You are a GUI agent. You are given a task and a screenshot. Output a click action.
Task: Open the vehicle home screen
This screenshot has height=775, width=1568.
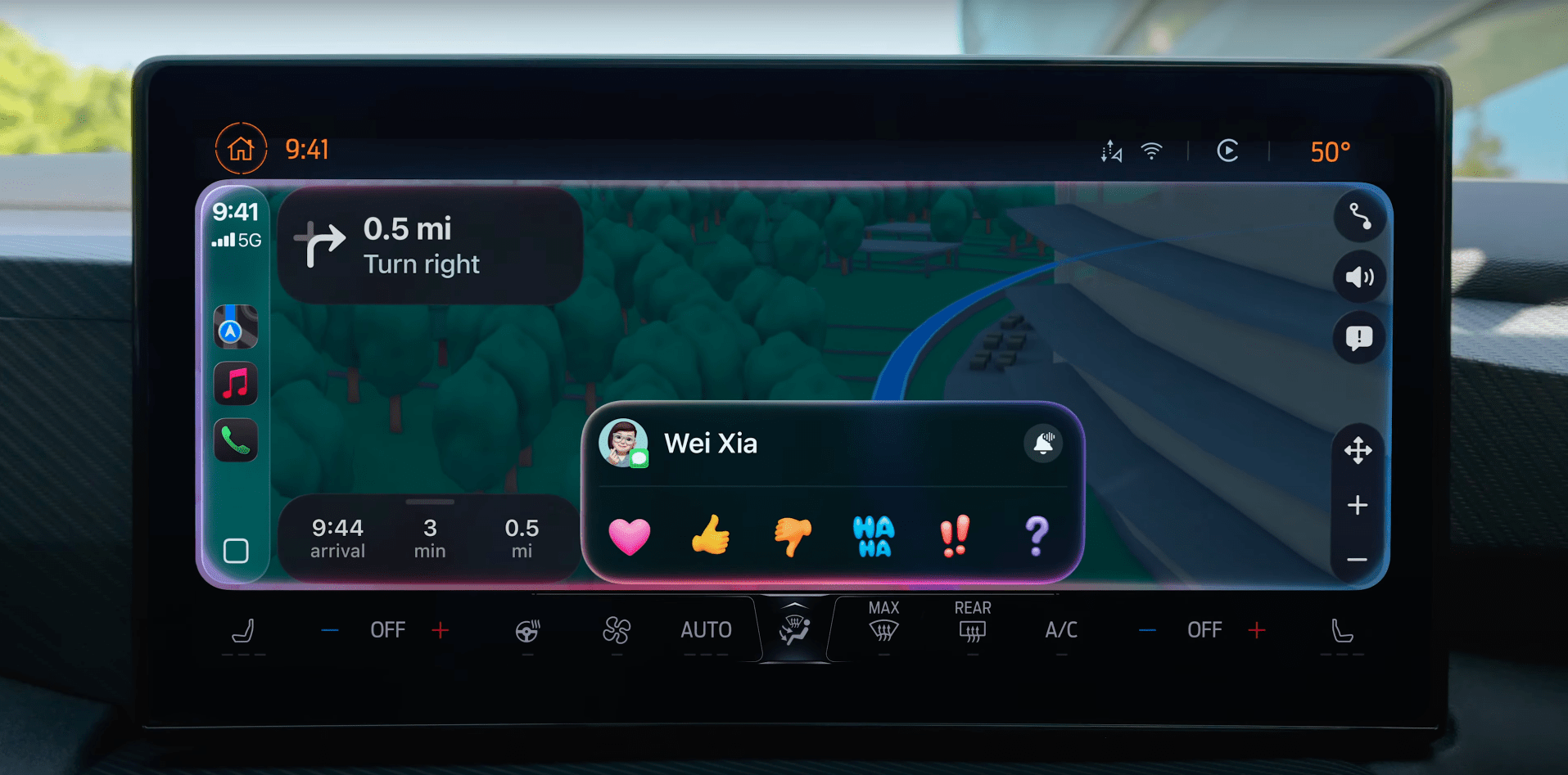pyautogui.click(x=241, y=149)
